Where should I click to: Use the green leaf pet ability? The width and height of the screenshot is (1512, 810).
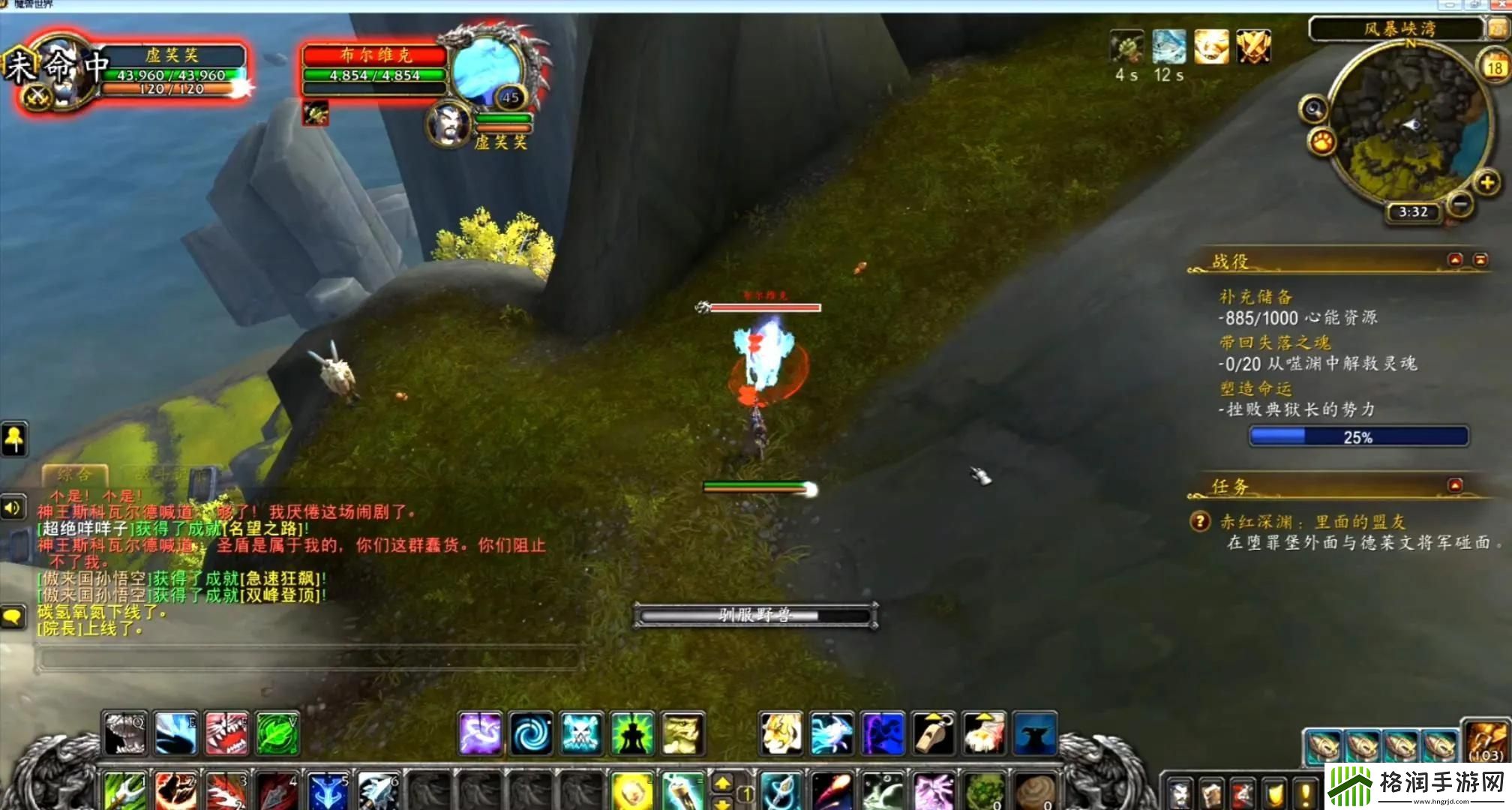point(277,733)
